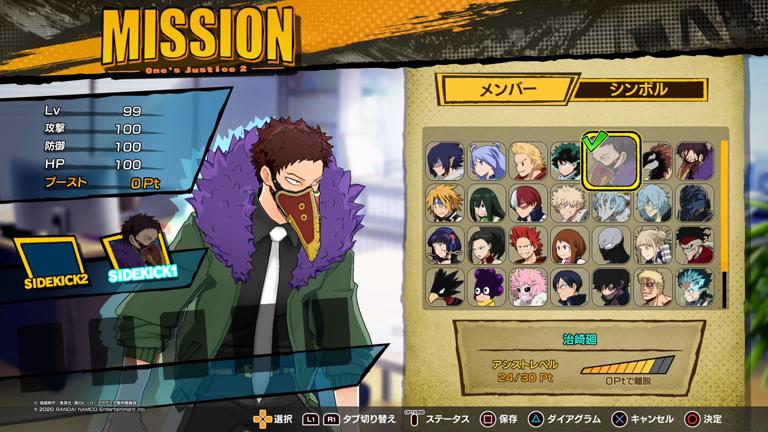Image resolution: width=768 pixels, height=432 pixels.
Task: Pick red-haired Eijiro Kirishima portrait
Action: pyautogui.click(x=529, y=245)
